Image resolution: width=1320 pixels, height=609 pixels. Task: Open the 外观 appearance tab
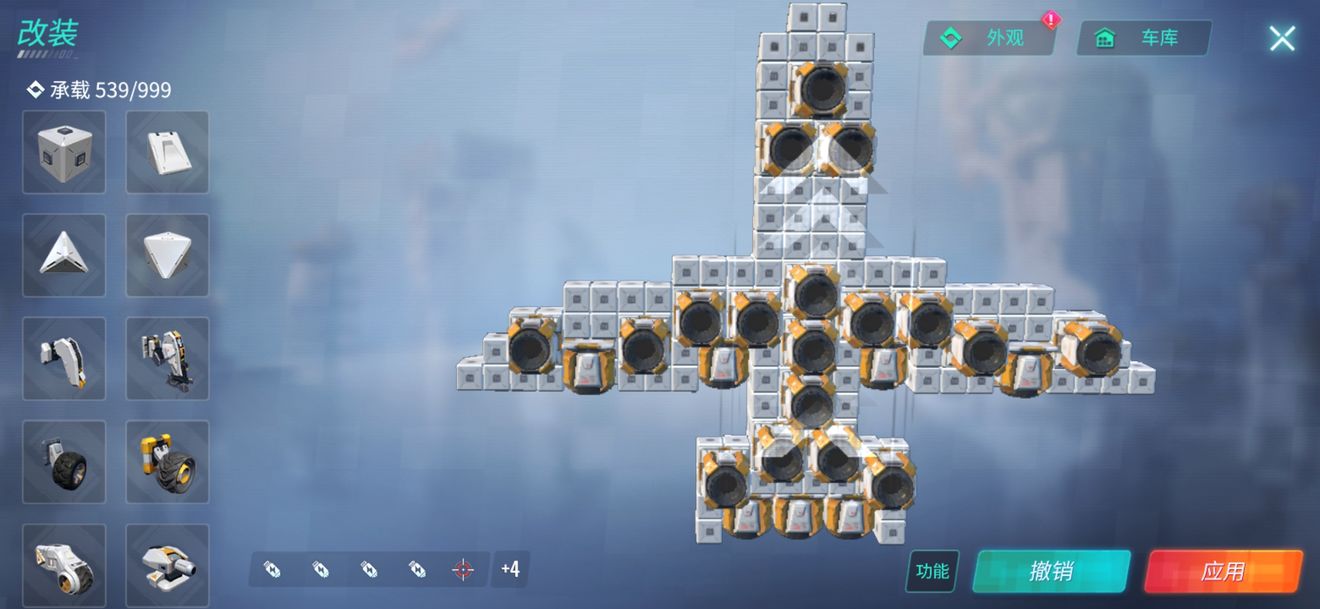pos(990,38)
